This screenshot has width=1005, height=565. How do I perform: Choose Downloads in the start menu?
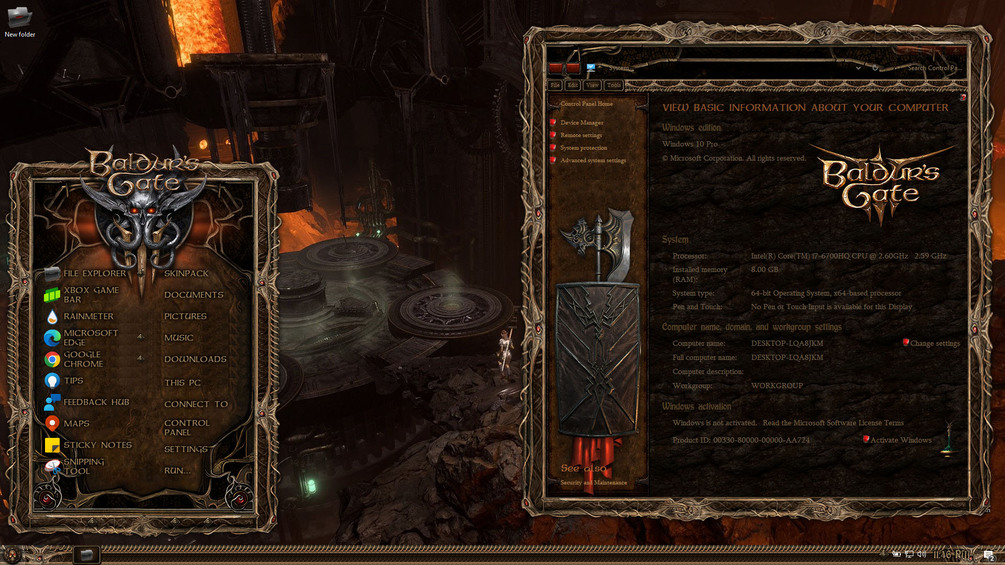195,359
